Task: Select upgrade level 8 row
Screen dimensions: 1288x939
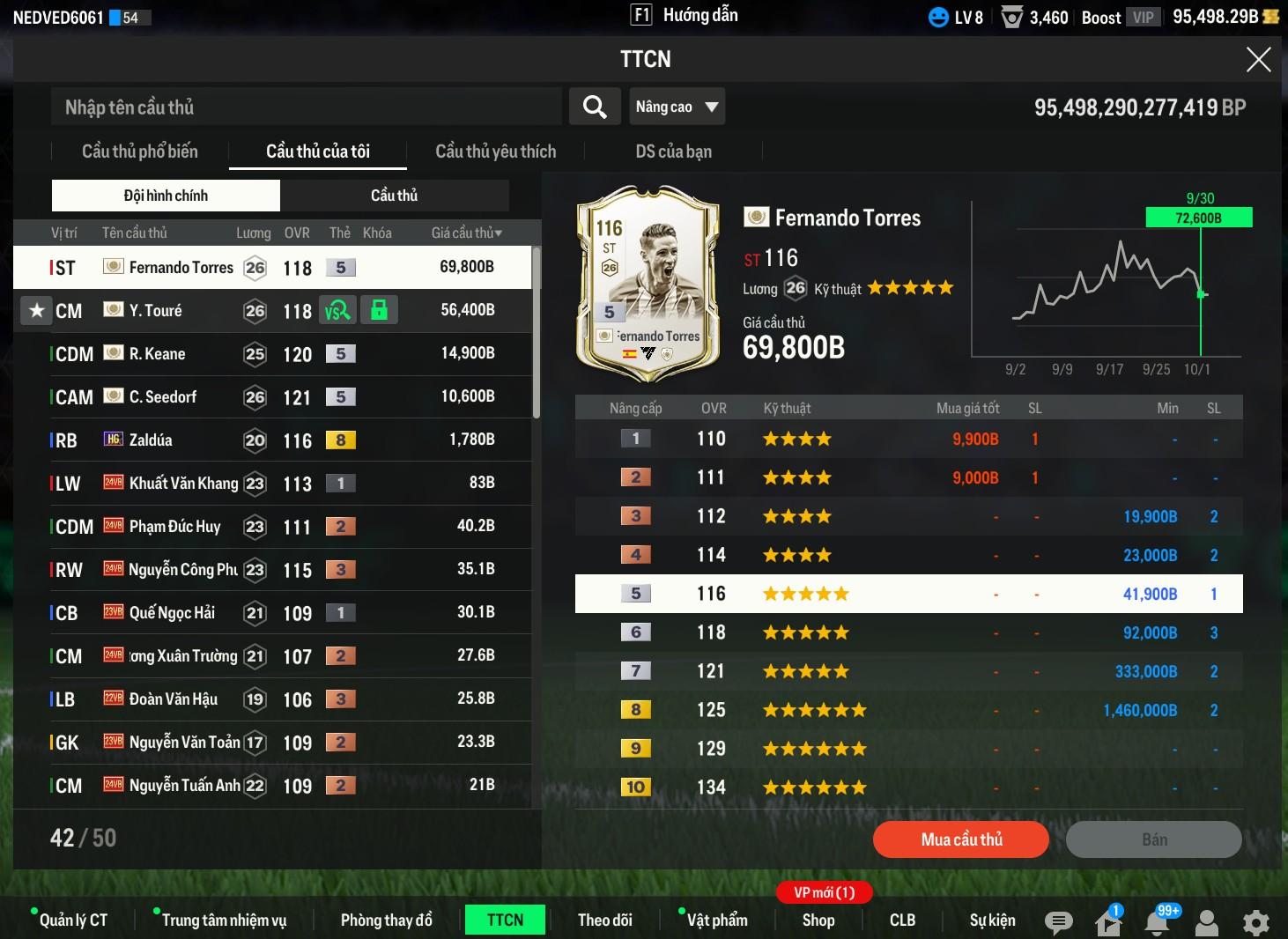Action: pos(907,710)
